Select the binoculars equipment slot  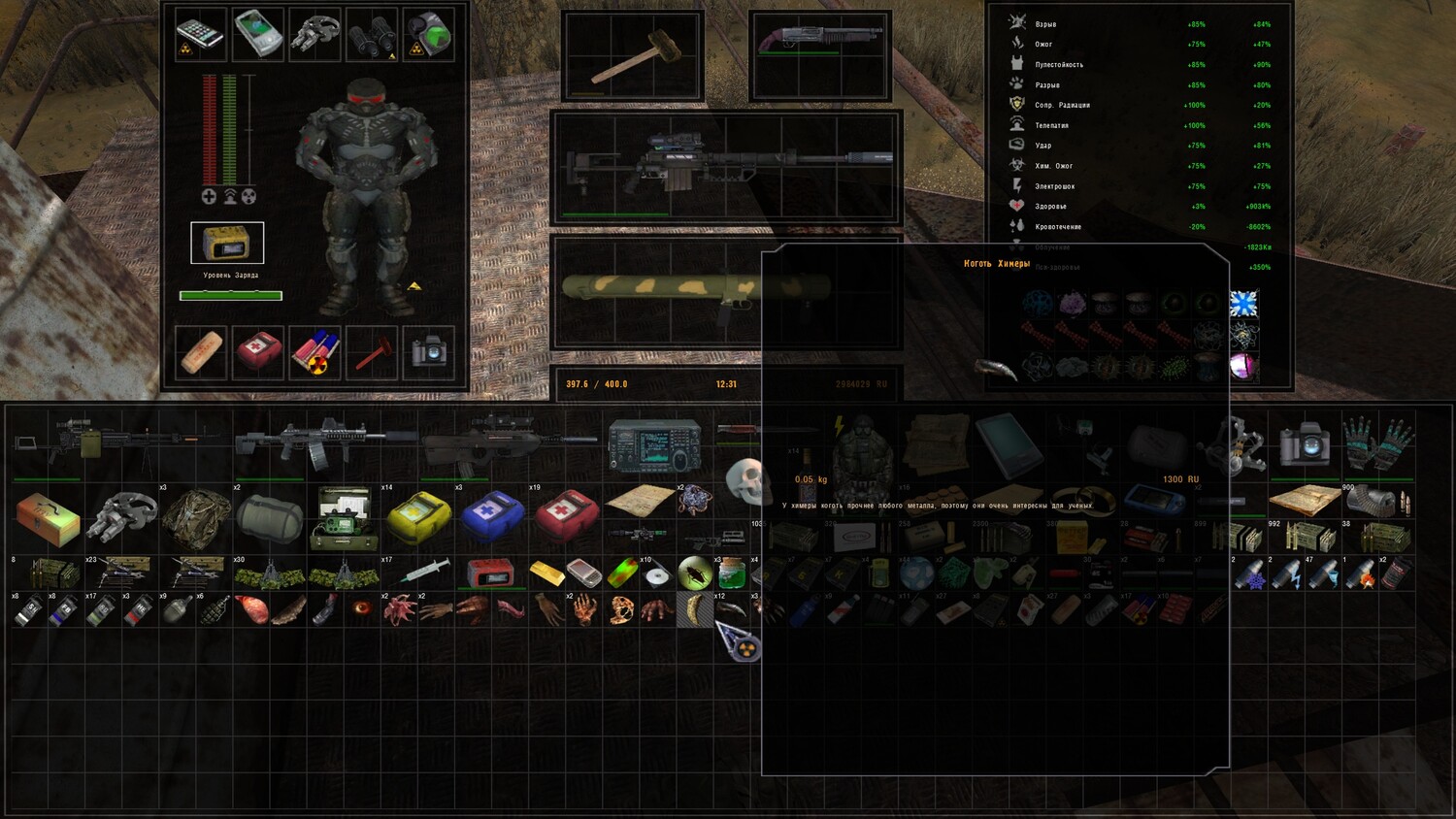[372, 34]
